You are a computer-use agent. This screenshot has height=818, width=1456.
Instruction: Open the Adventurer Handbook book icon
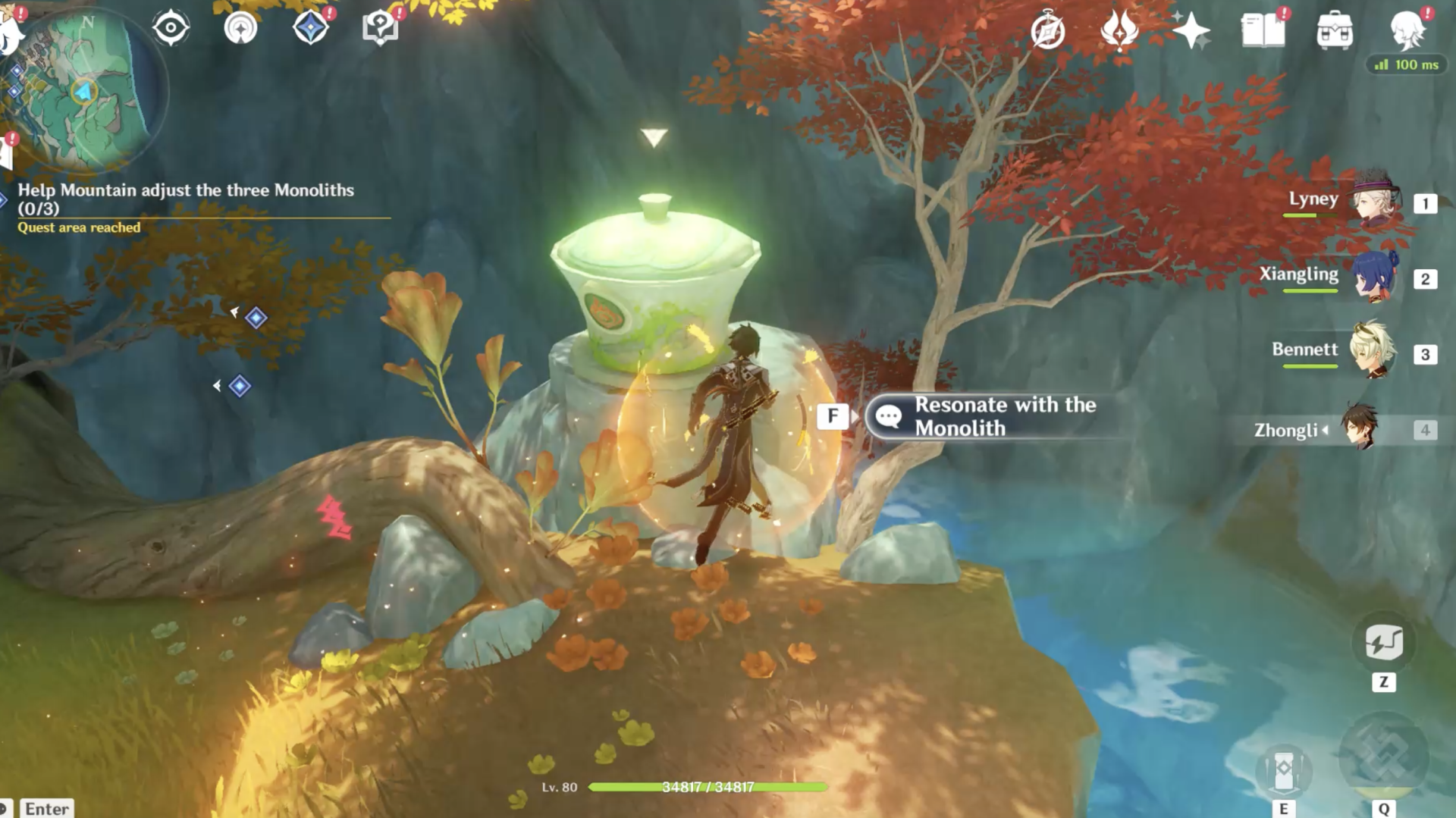click(x=1263, y=31)
